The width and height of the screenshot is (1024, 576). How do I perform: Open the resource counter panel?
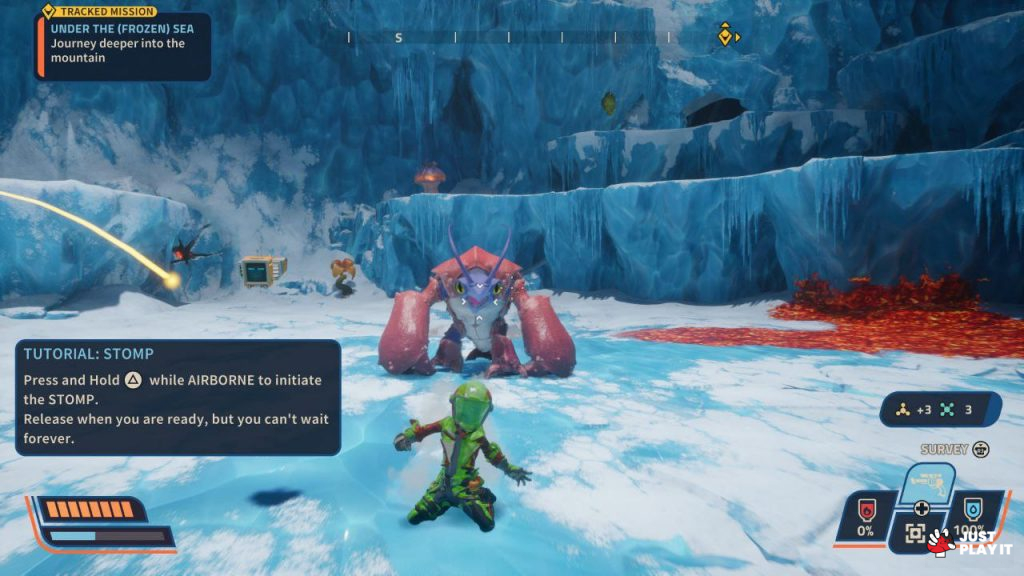point(940,409)
